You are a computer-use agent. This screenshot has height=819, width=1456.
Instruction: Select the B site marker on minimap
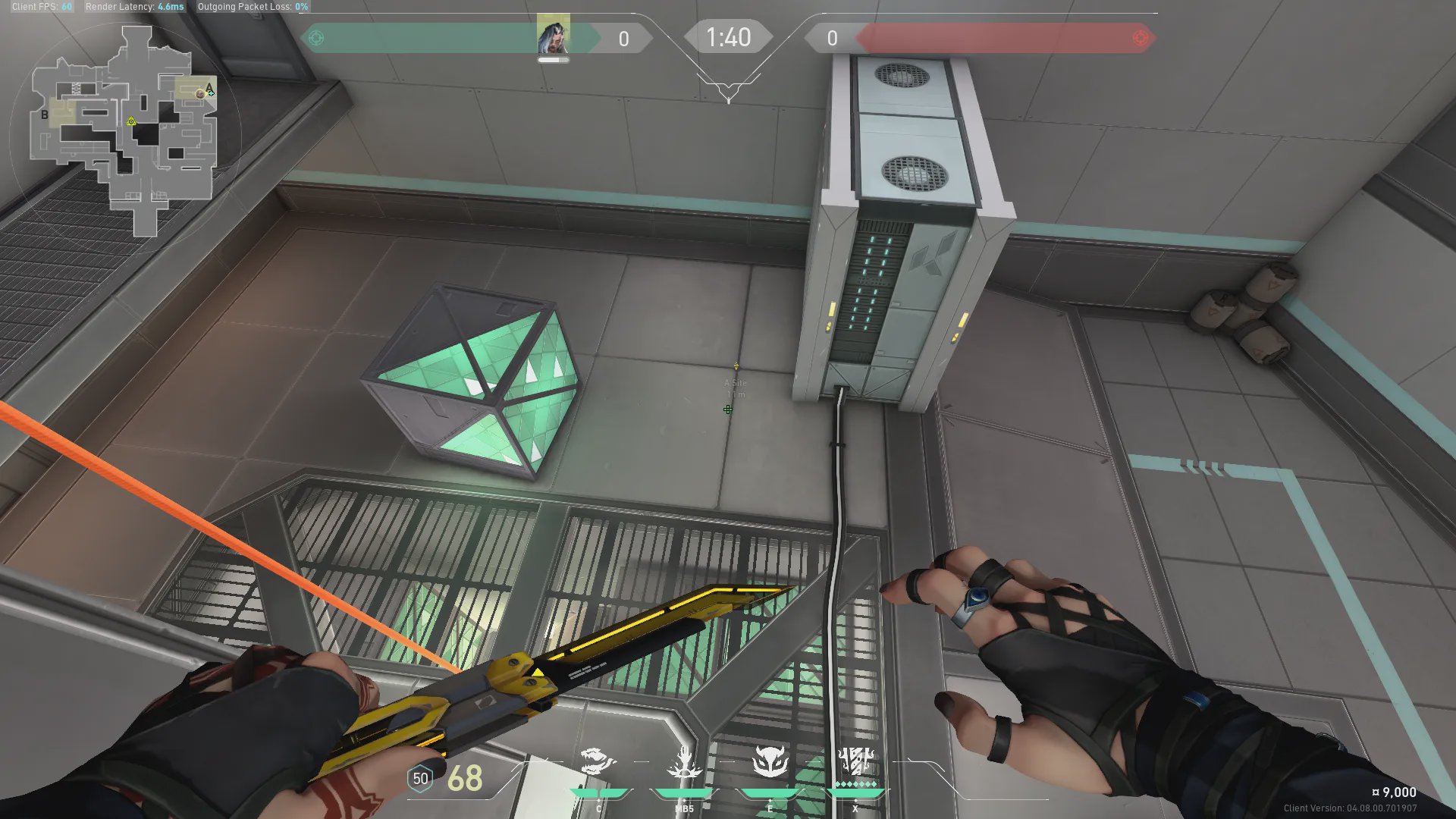(x=45, y=115)
